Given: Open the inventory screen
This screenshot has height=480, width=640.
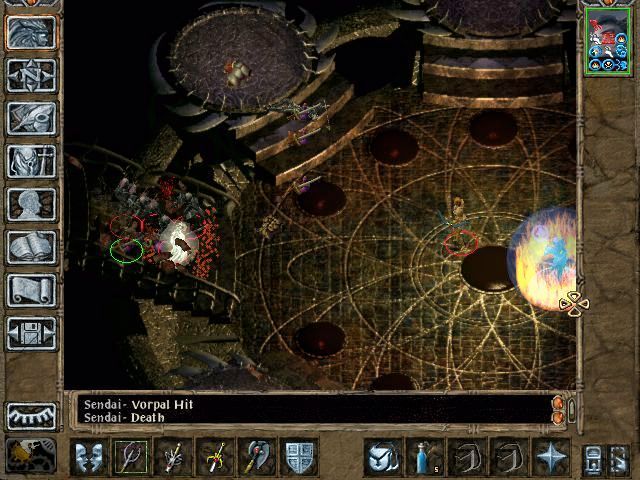Looking at the screenshot, I should point(31,161).
